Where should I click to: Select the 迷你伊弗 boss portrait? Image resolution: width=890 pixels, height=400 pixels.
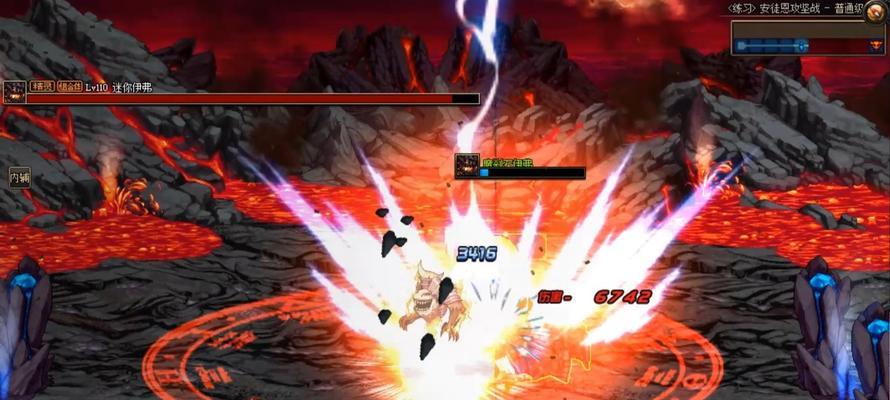(15, 93)
